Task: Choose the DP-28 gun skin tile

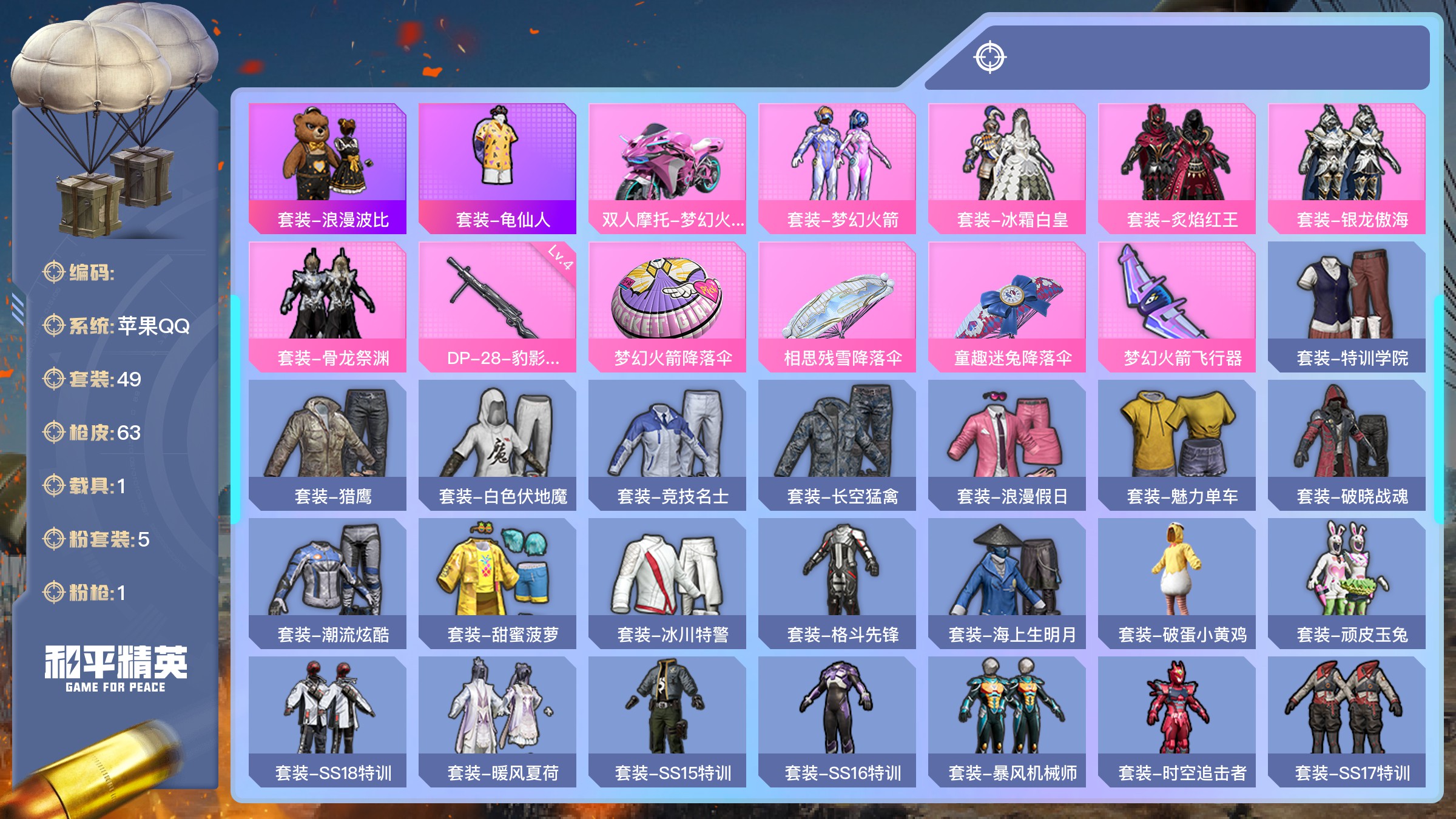Action: (497, 306)
